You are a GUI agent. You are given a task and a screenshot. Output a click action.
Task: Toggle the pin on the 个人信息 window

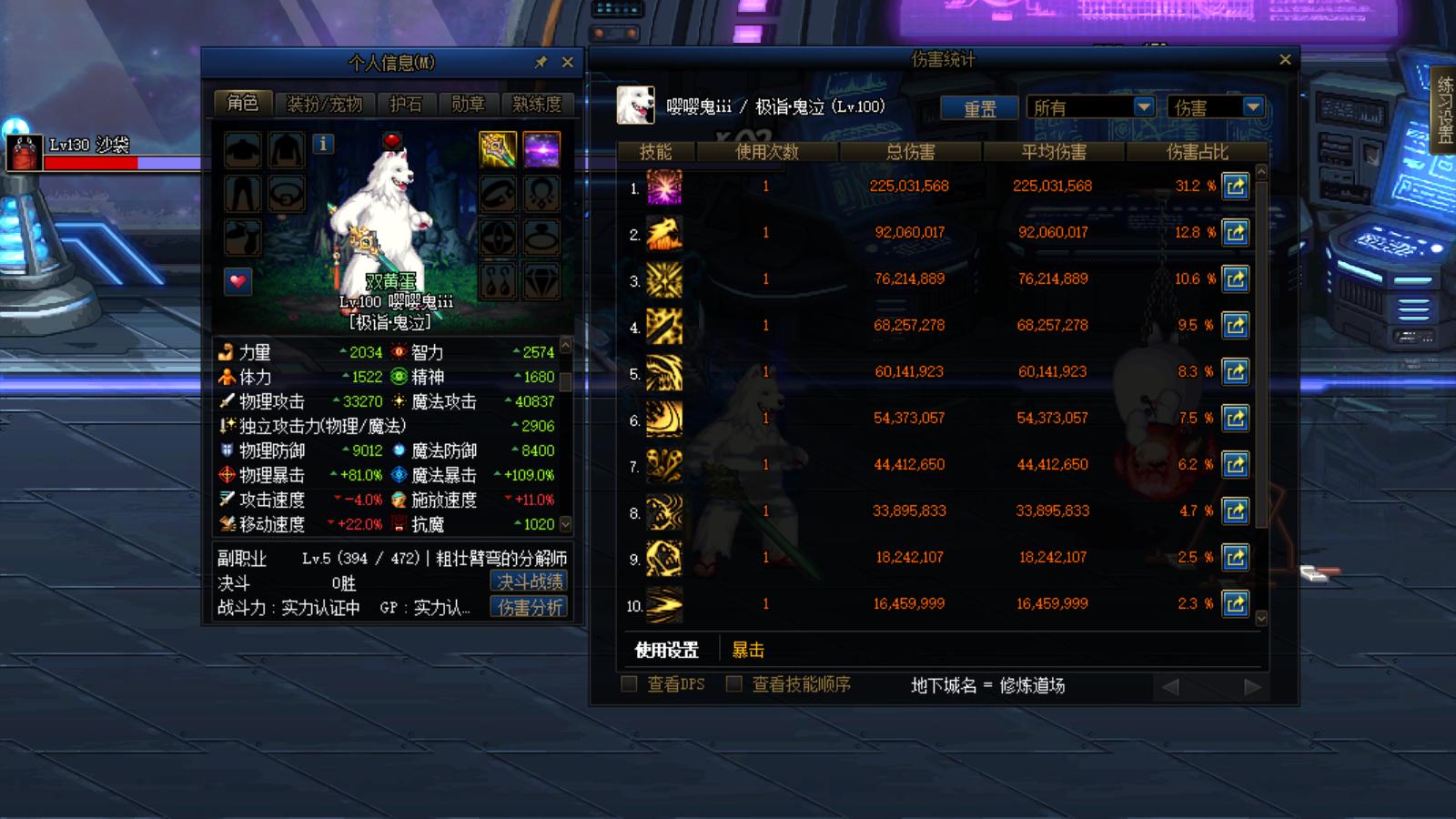coord(541,62)
